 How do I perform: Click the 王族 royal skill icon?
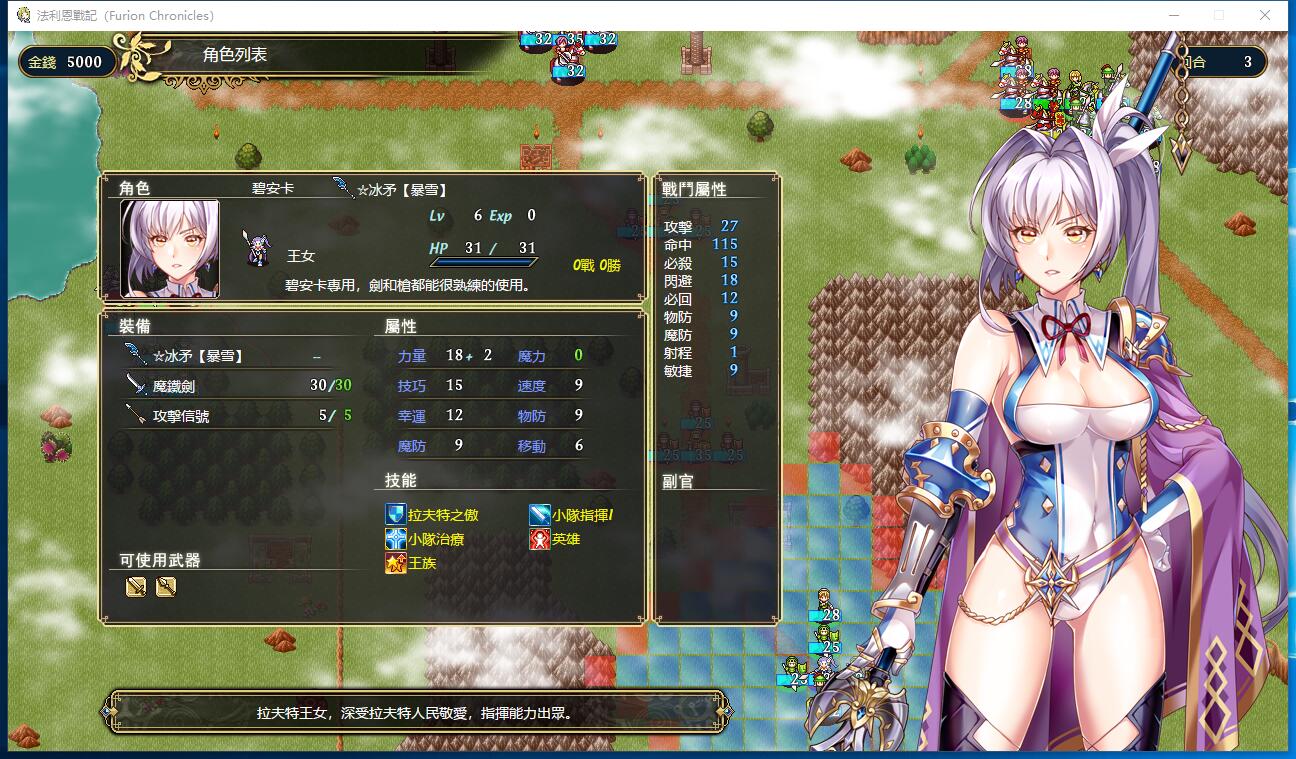point(397,563)
